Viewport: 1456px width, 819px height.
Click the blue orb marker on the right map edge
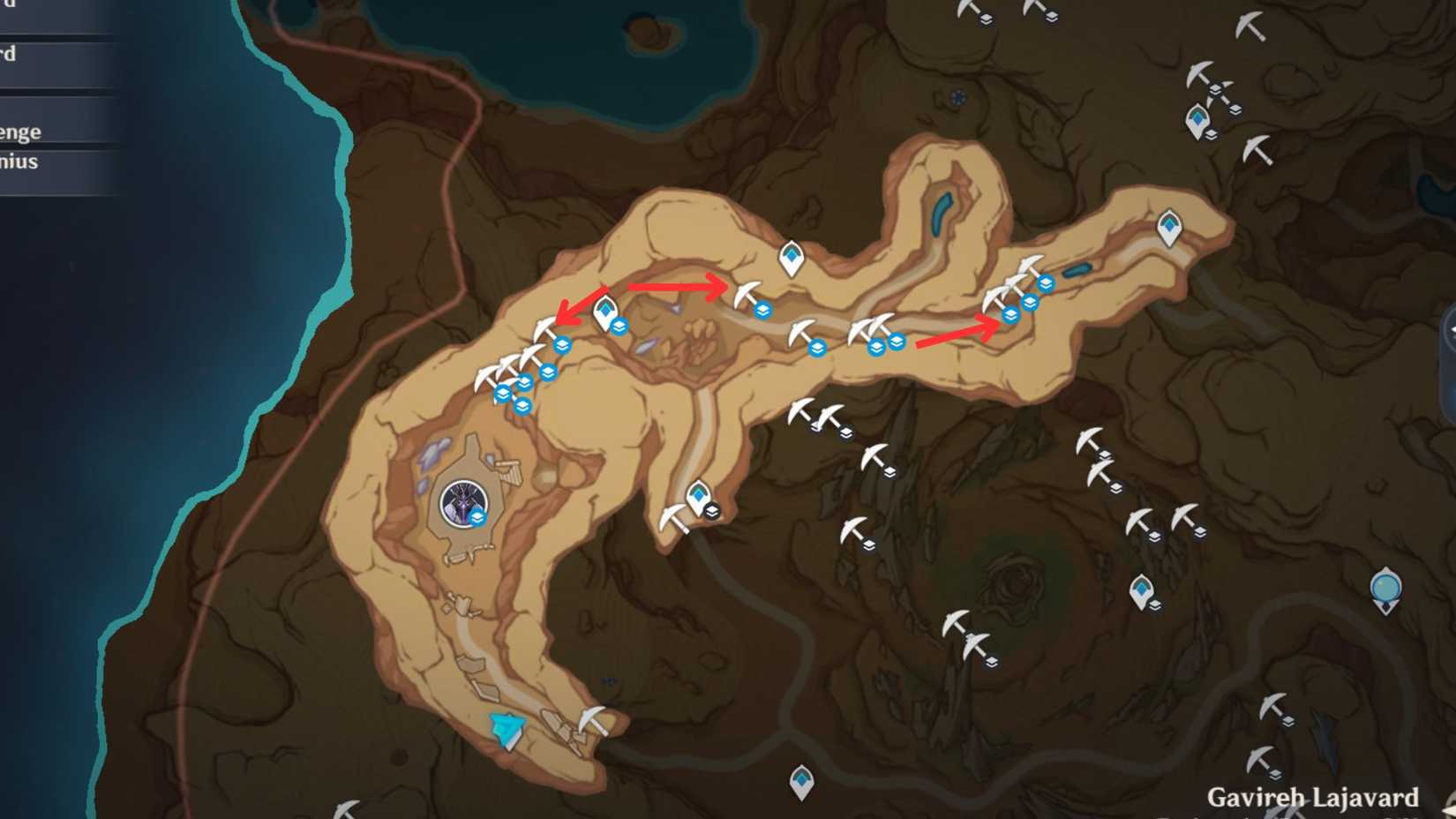(x=1385, y=585)
